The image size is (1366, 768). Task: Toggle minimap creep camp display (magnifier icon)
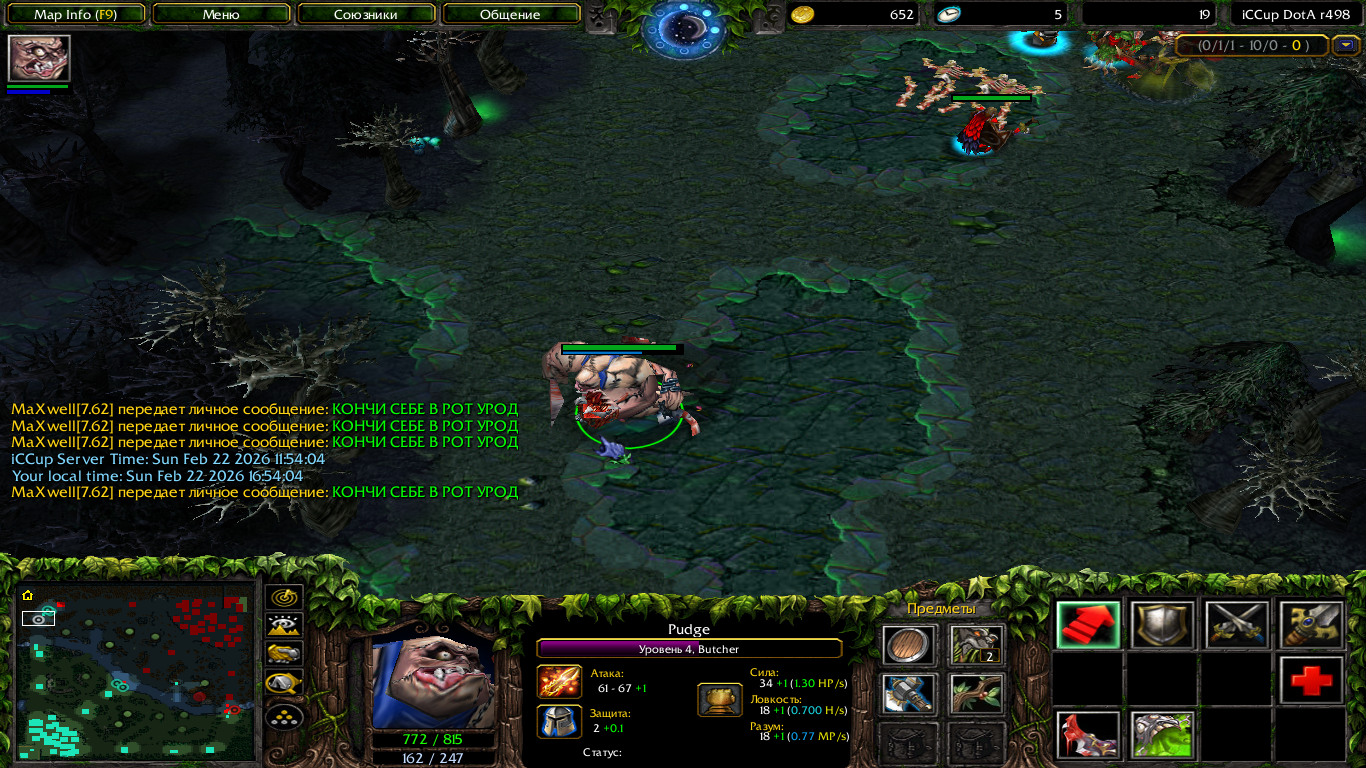point(285,685)
